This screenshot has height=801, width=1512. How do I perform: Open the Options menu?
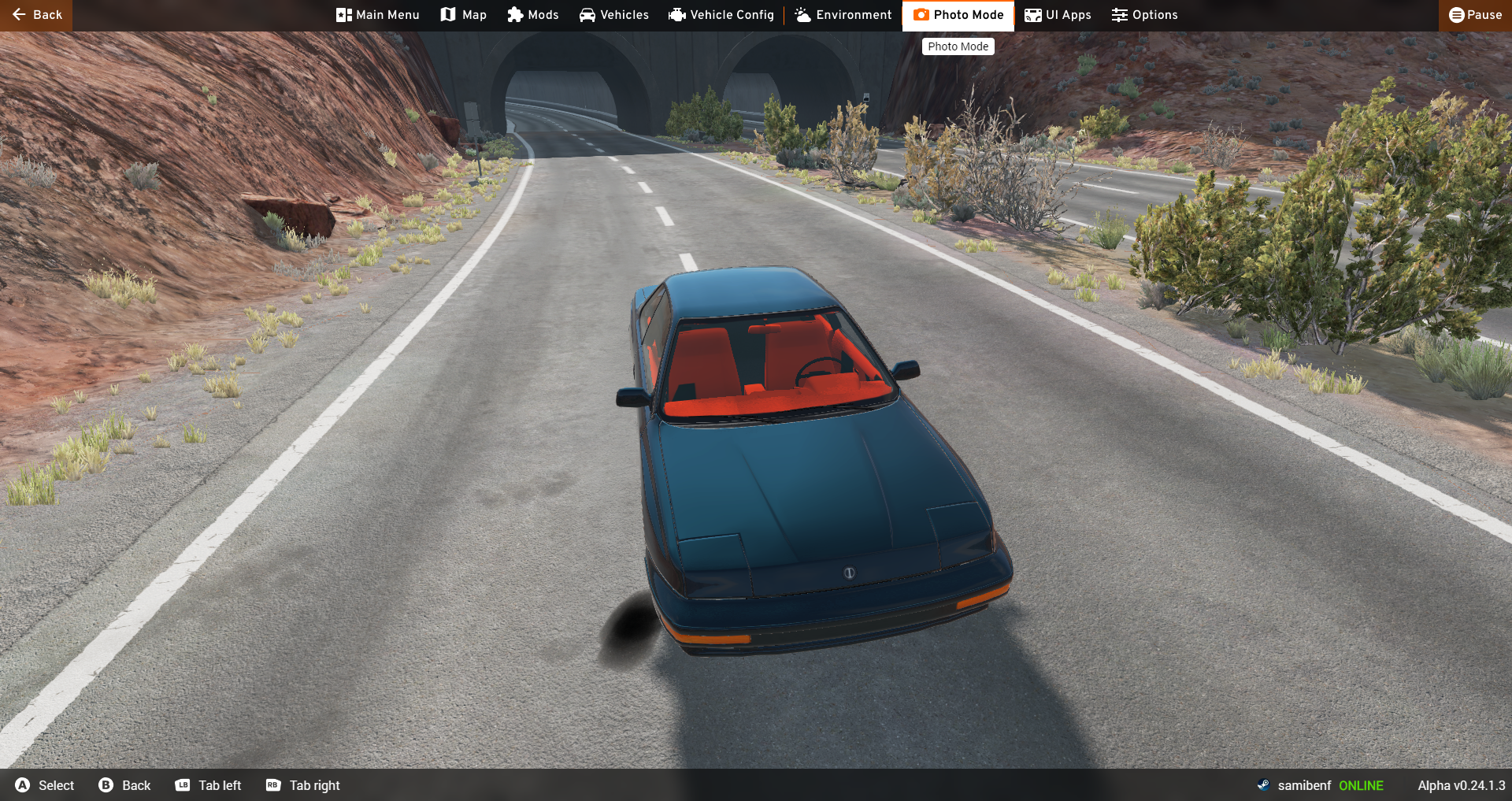1145,15
